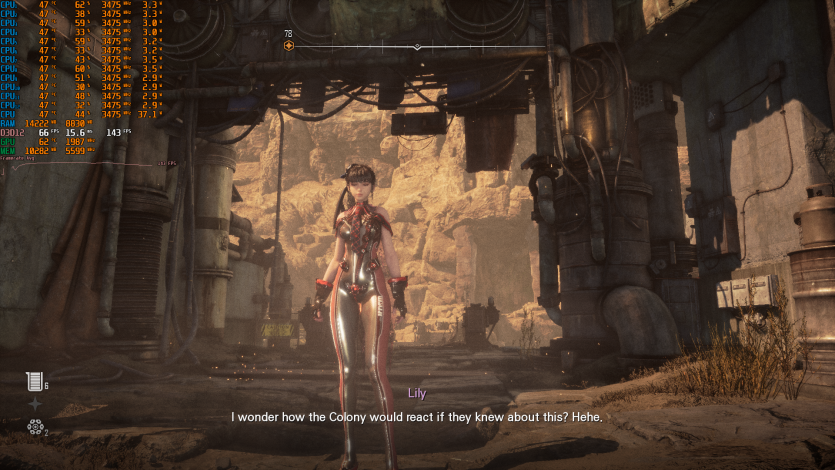Screen dimensions: 835x470
Task: Choose the dim four-point star slot
Action: pyautogui.click(x=35, y=404)
